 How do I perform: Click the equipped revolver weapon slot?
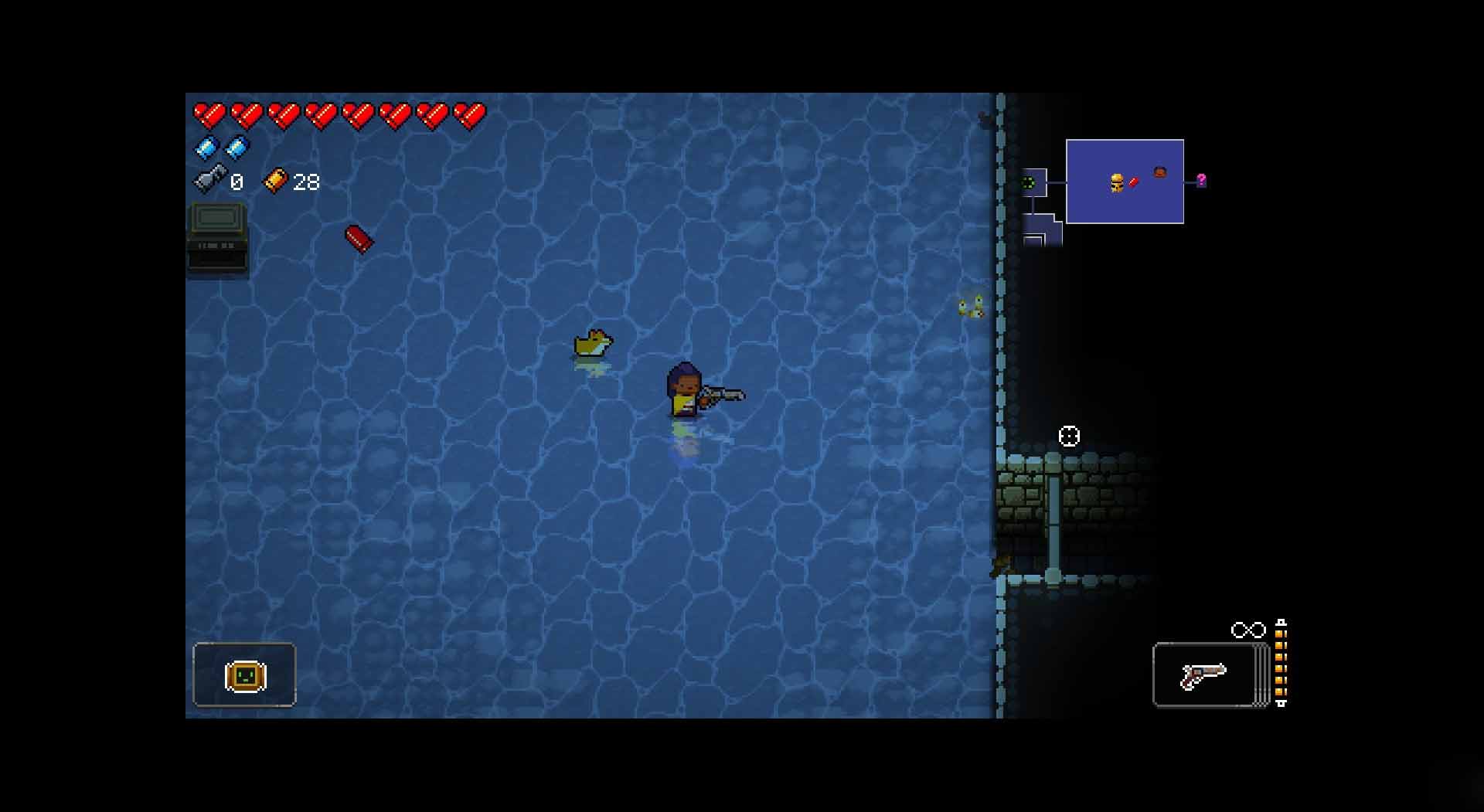pyautogui.click(x=1203, y=674)
